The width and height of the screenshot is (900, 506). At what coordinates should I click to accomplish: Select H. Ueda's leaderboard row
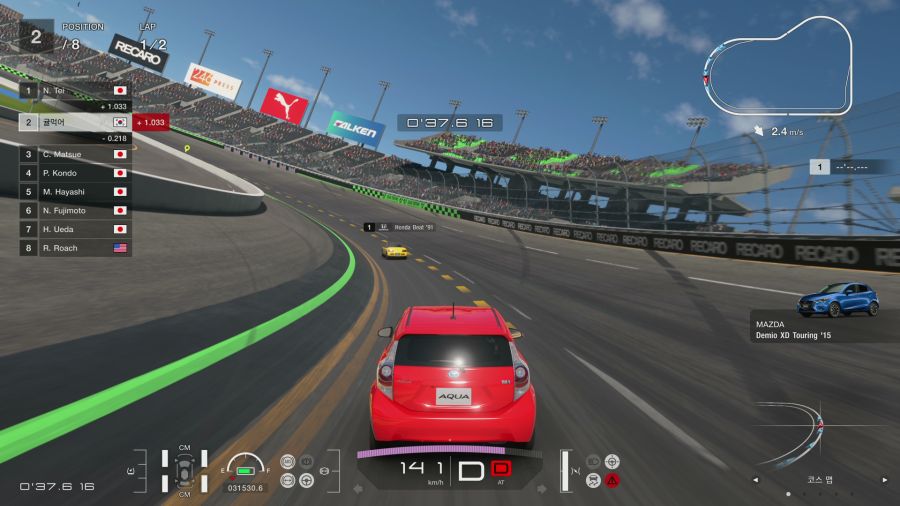click(x=75, y=229)
